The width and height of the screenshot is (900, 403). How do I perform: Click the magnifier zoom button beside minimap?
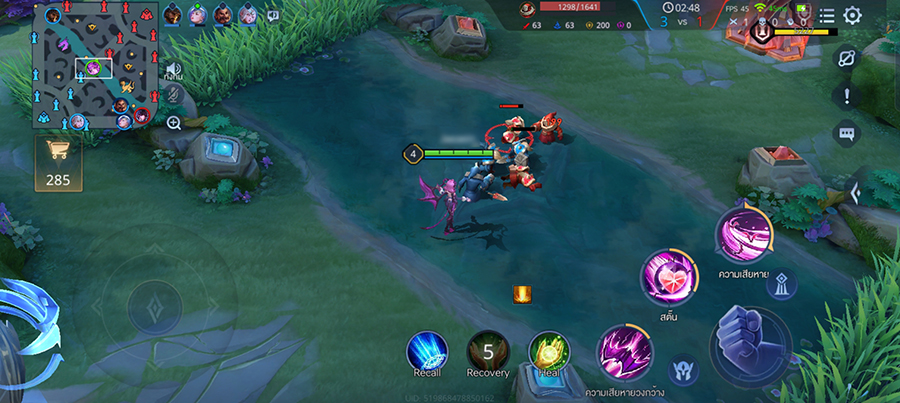pos(174,123)
